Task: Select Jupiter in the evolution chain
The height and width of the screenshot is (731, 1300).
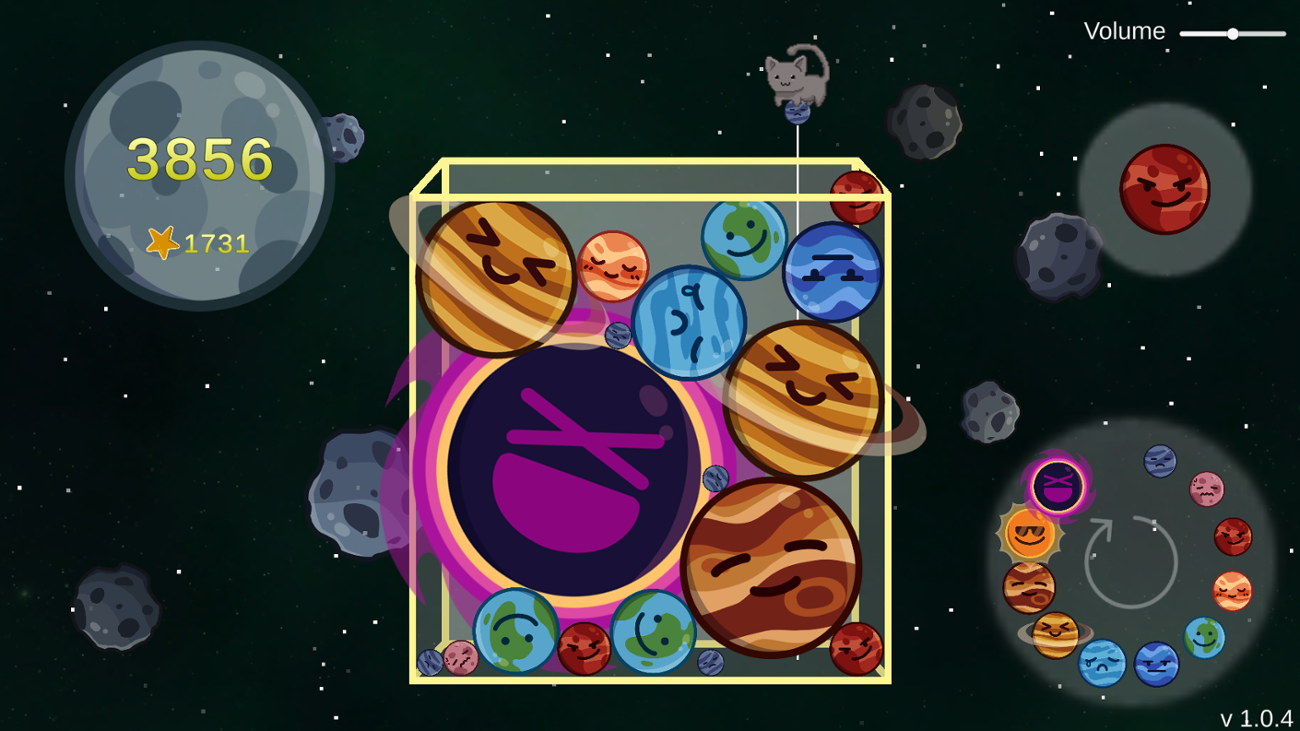Action: (1026, 587)
